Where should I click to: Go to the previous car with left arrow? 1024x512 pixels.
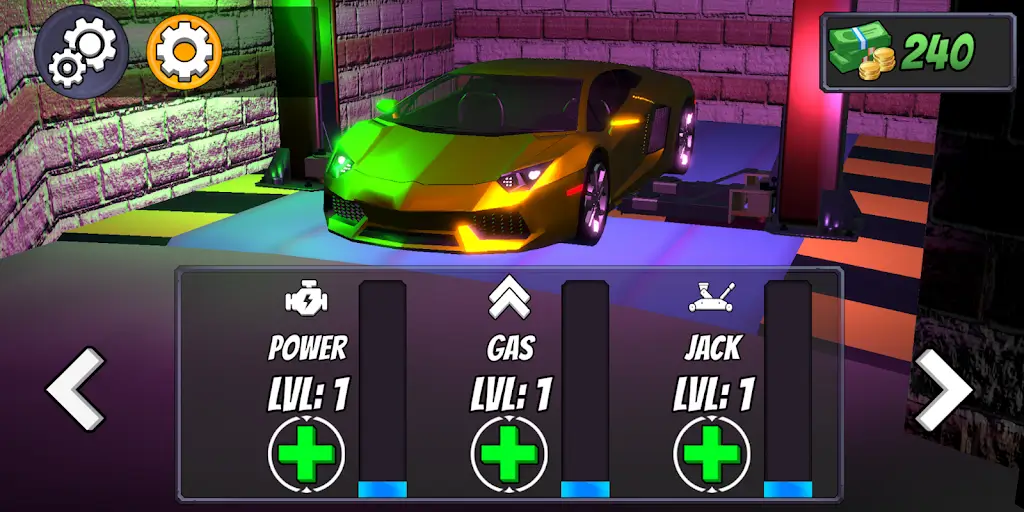tap(76, 390)
